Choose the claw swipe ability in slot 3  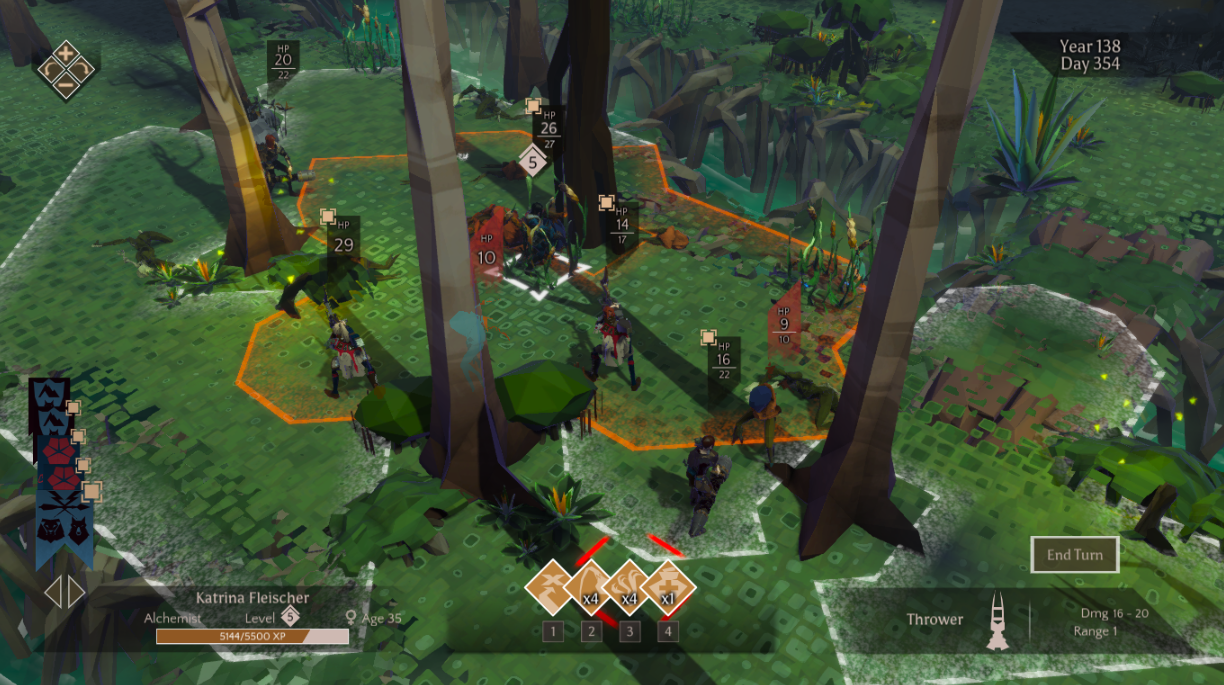point(629,587)
